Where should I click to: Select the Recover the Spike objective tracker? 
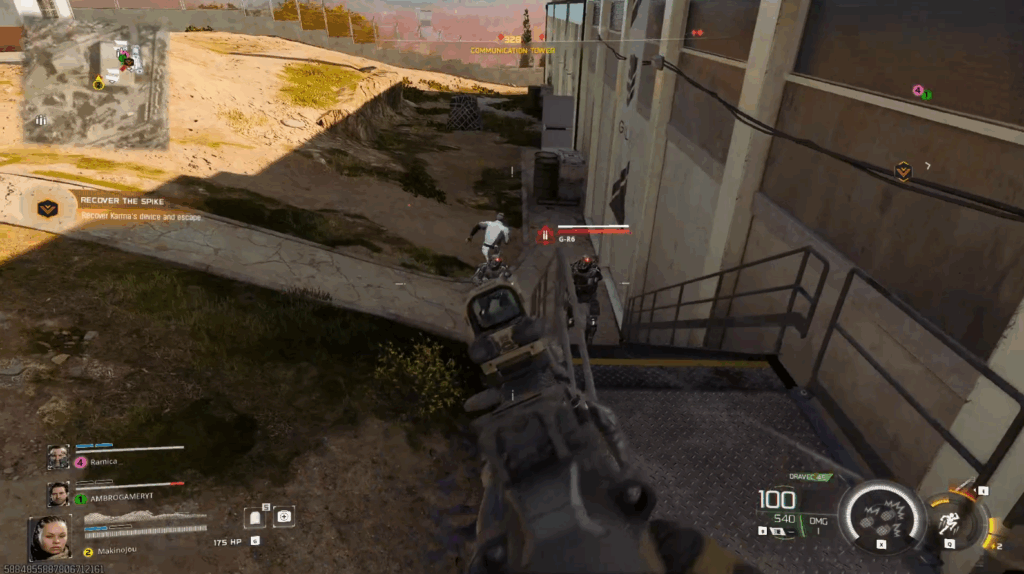pyautogui.click(x=47, y=208)
